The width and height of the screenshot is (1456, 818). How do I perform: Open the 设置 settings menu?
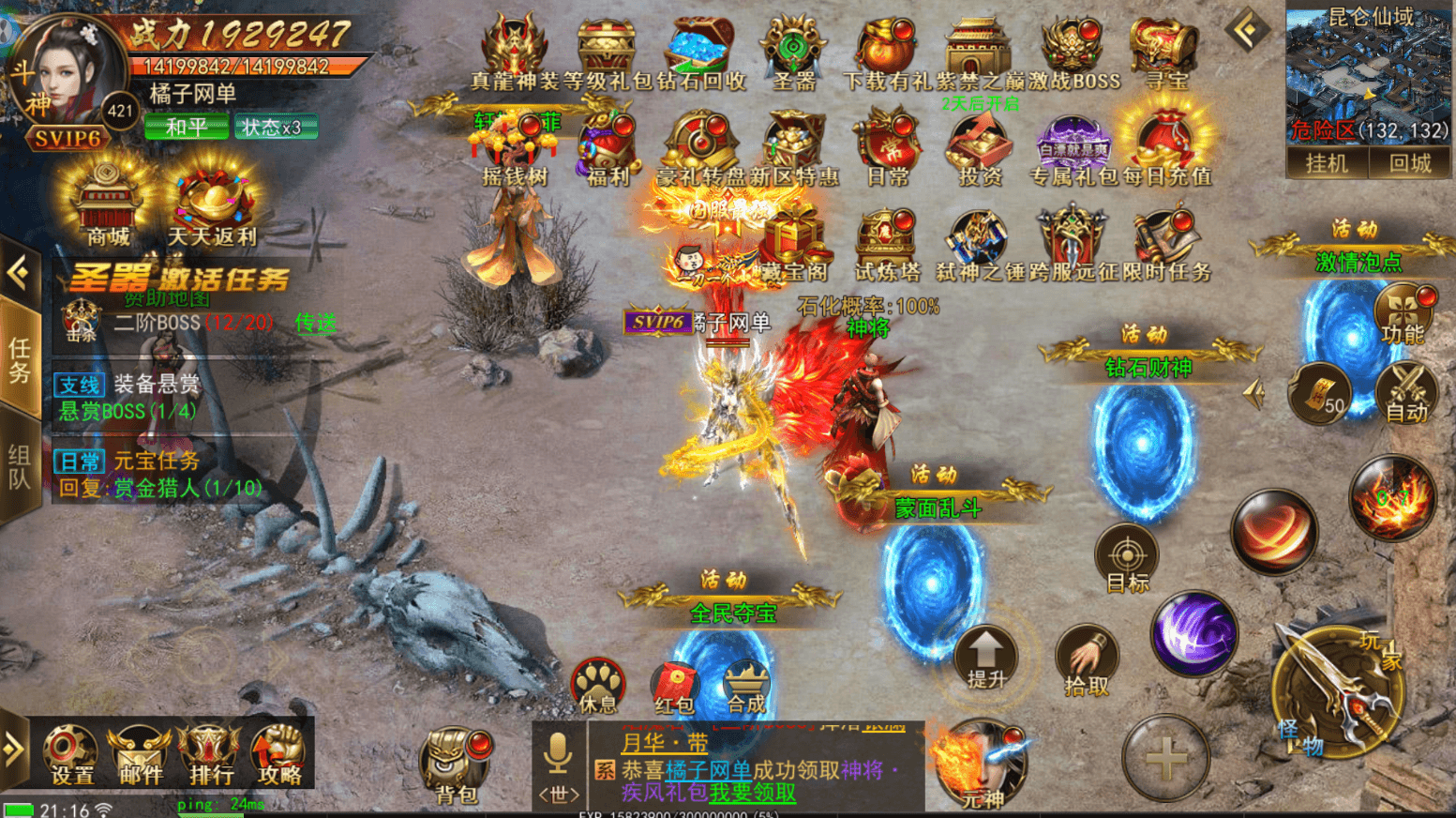(71, 753)
